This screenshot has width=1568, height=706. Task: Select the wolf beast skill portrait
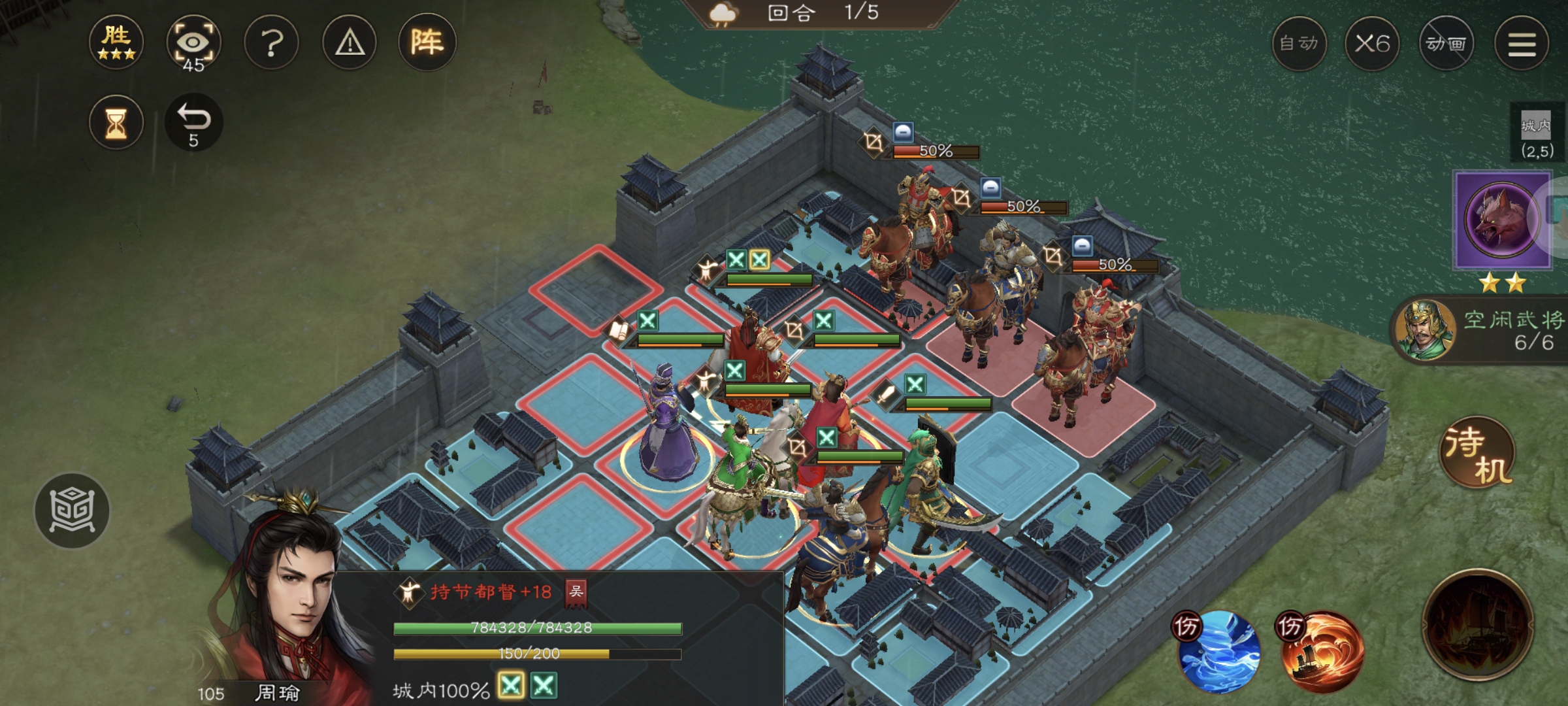[1501, 220]
